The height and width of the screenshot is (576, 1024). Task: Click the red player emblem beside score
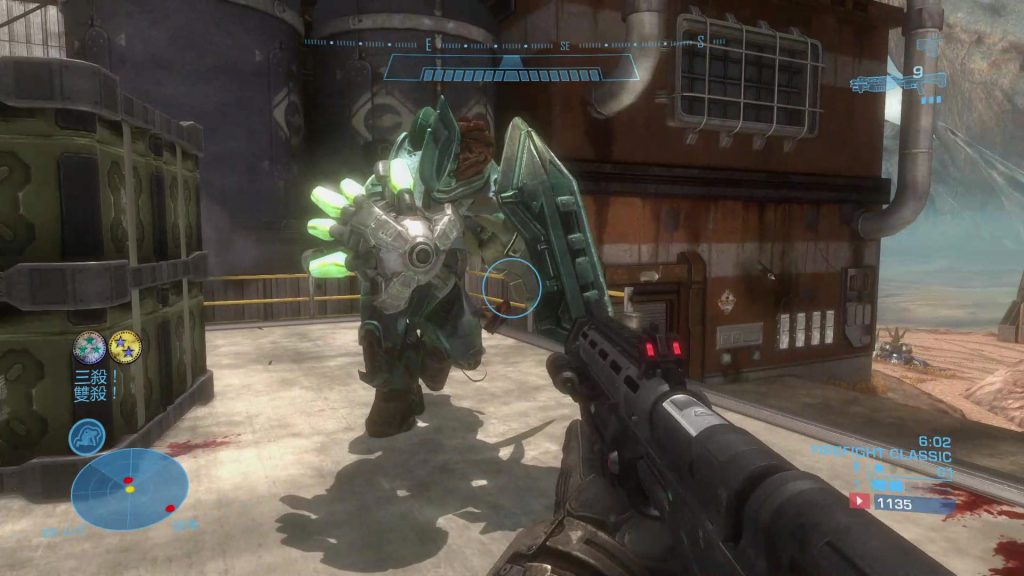859,503
